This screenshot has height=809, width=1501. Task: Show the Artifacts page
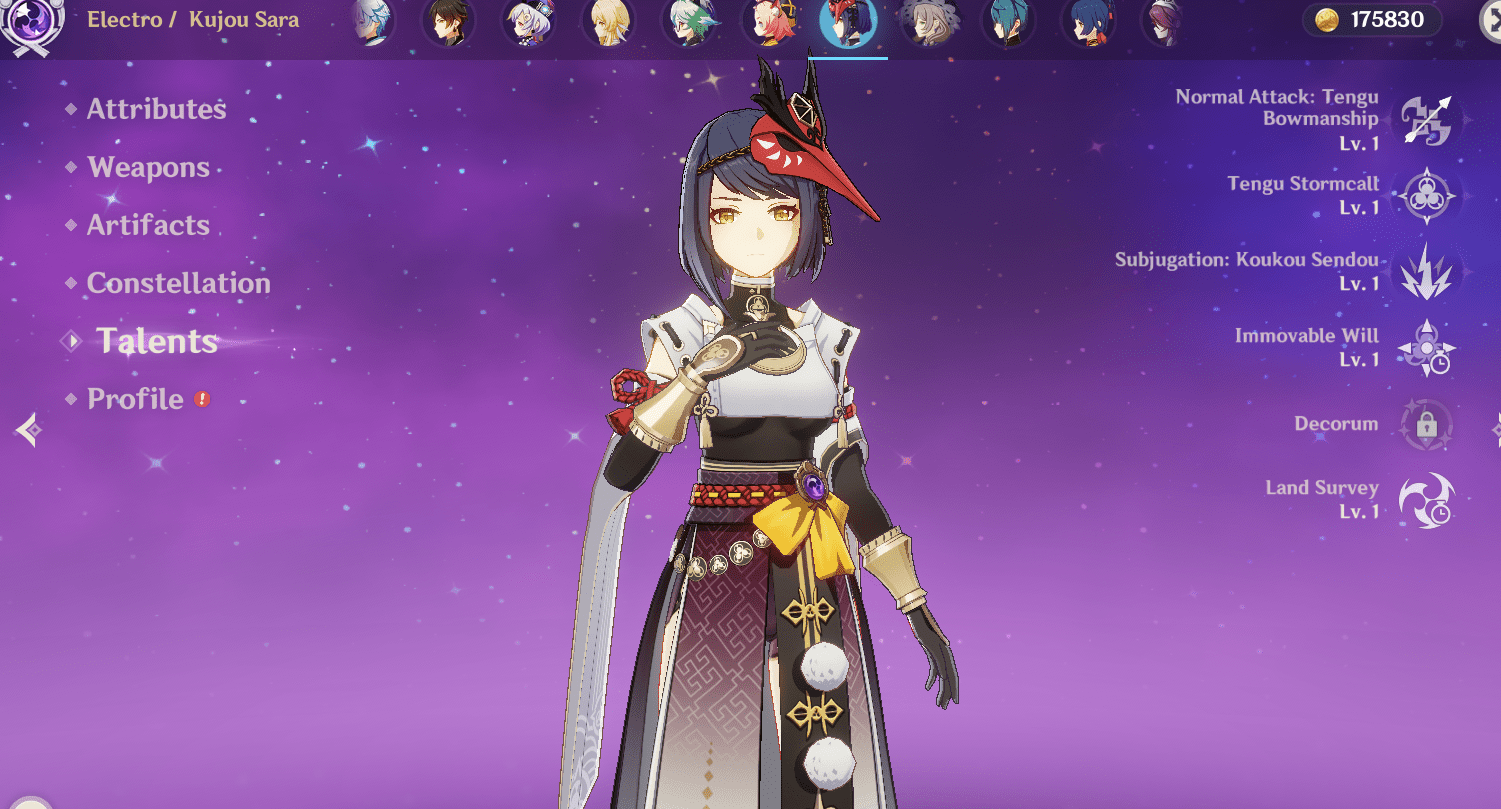(x=148, y=225)
